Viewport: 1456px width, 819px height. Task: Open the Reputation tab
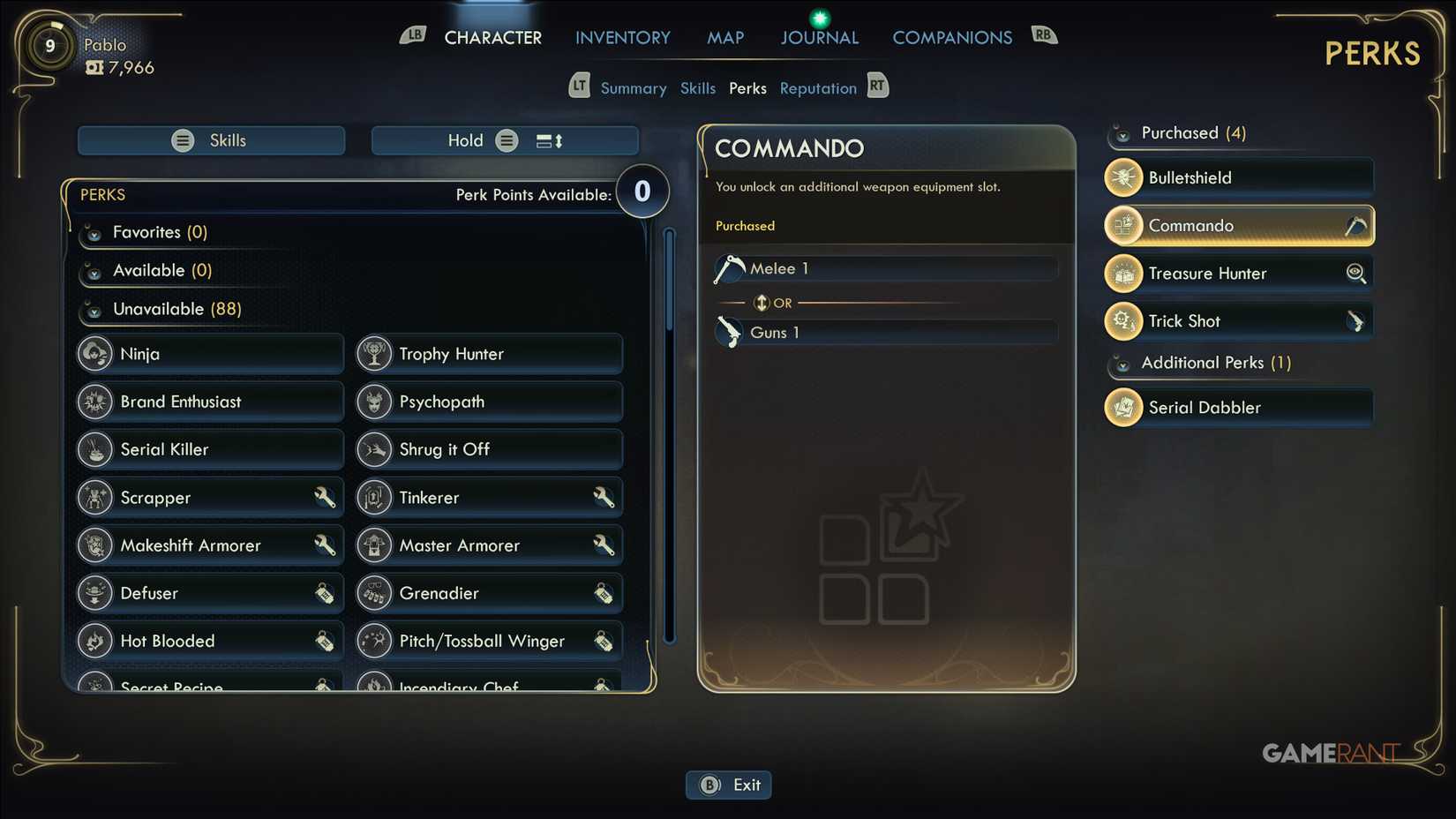(x=817, y=87)
